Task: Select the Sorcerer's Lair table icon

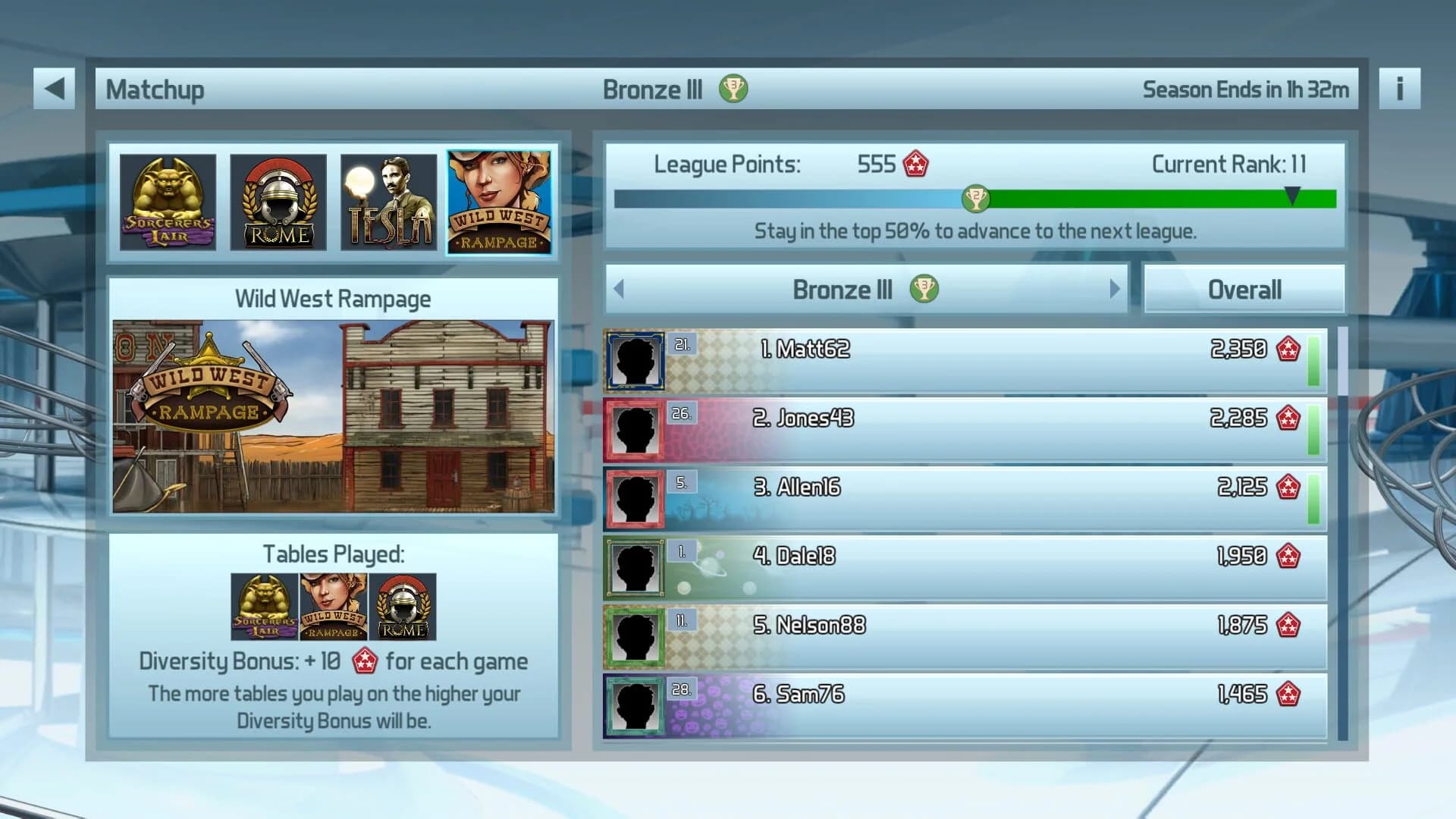Action: tap(168, 202)
